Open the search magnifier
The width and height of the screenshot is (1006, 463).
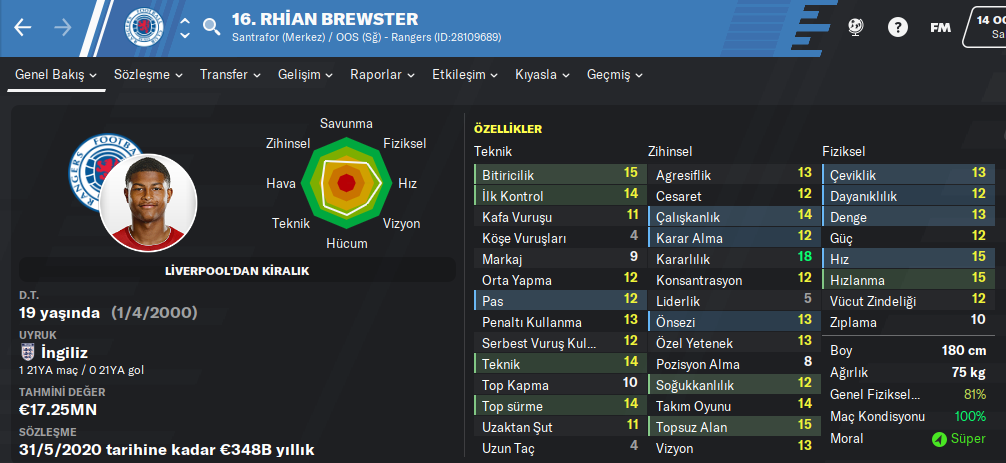pos(211,28)
